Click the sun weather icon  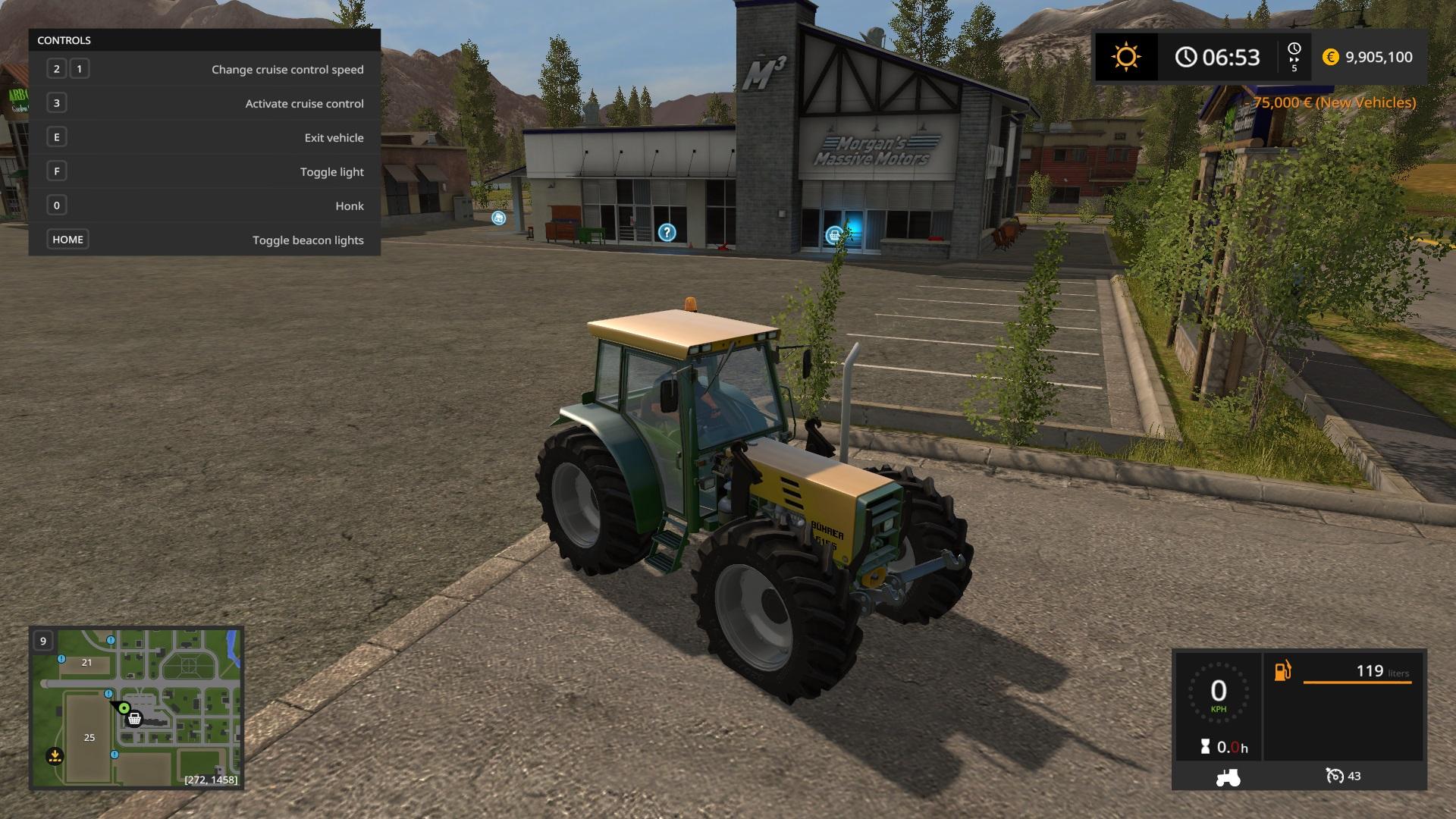coord(1125,57)
